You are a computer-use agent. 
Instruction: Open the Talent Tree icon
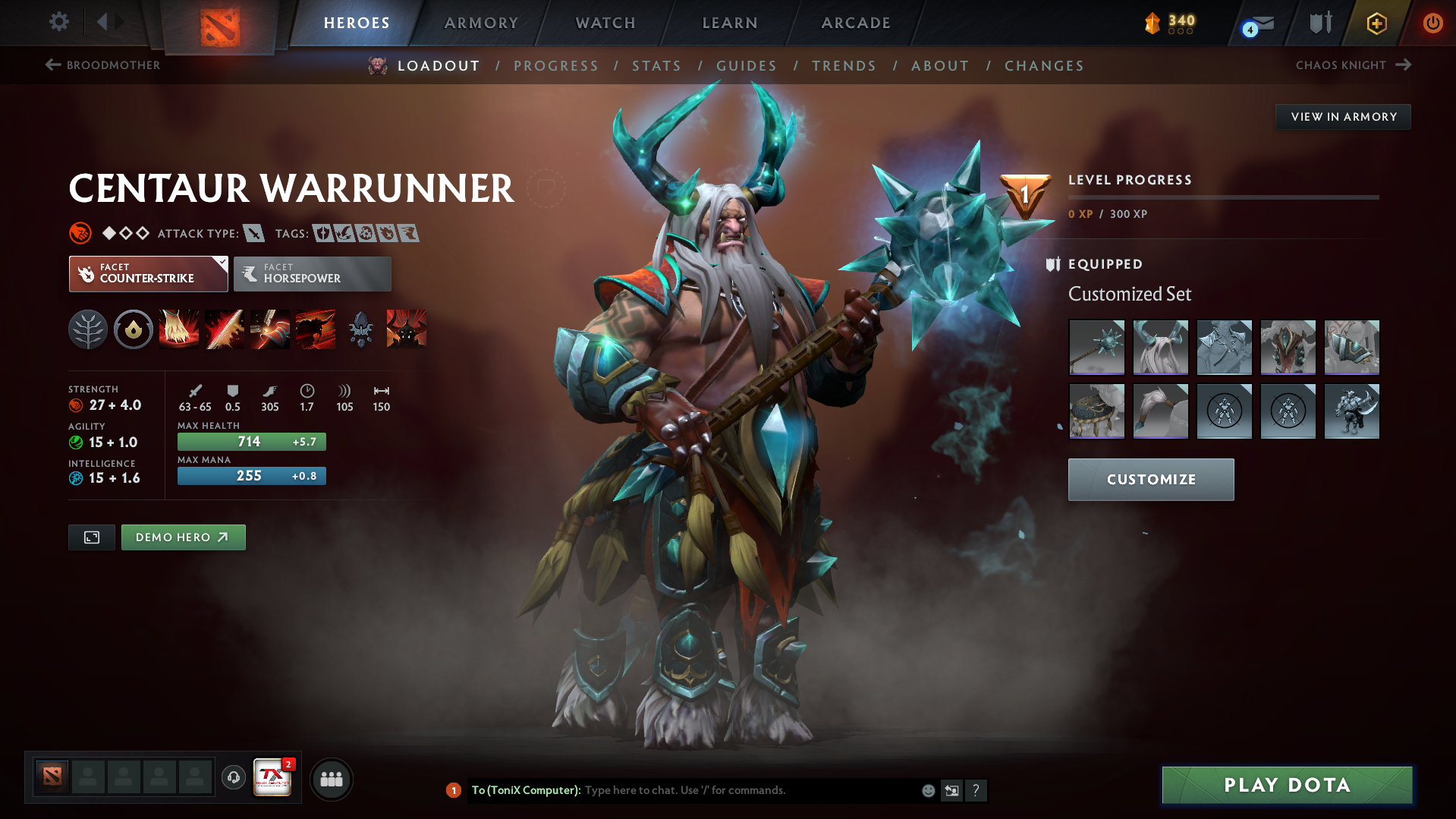click(x=88, y=329)
